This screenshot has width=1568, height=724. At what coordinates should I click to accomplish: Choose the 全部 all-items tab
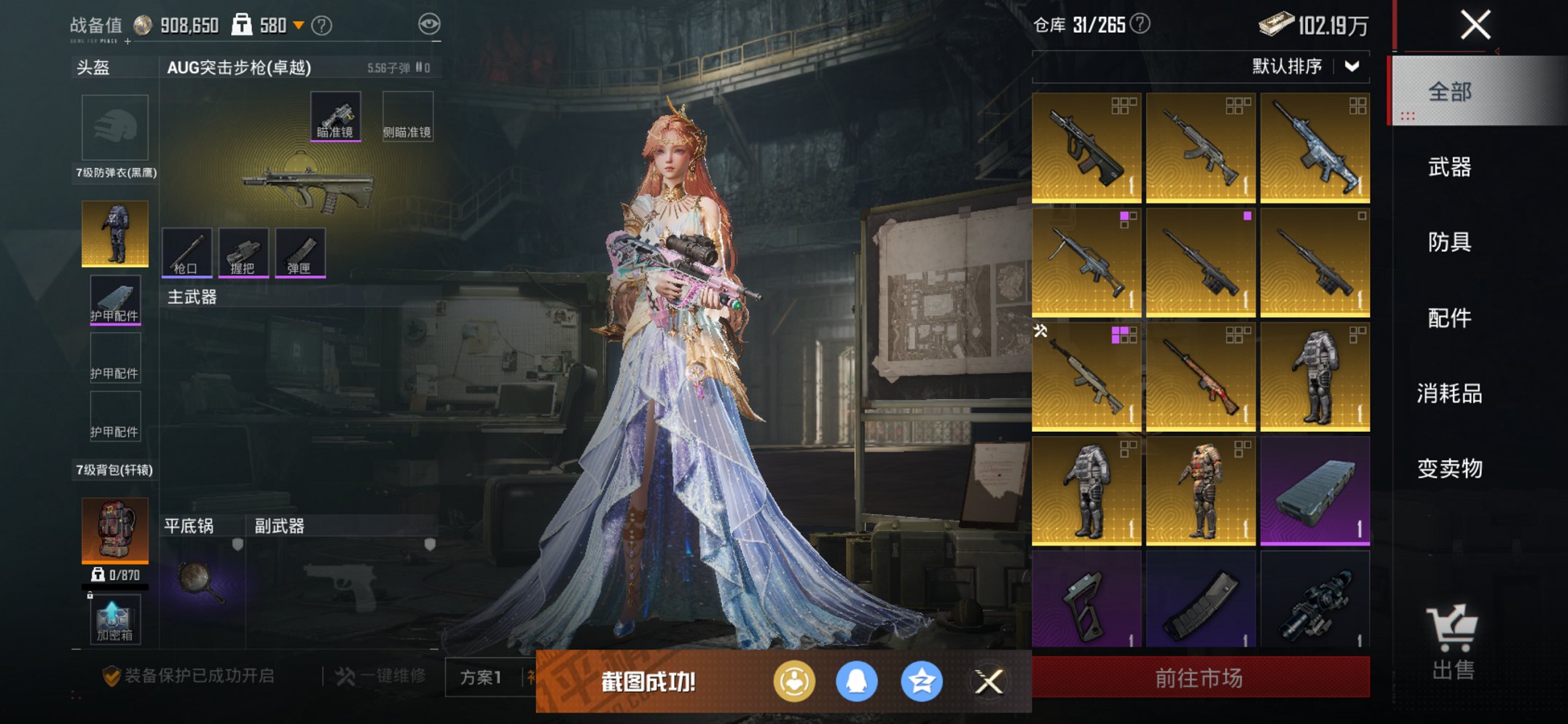pyautogui.click(x=1449, y=93)
